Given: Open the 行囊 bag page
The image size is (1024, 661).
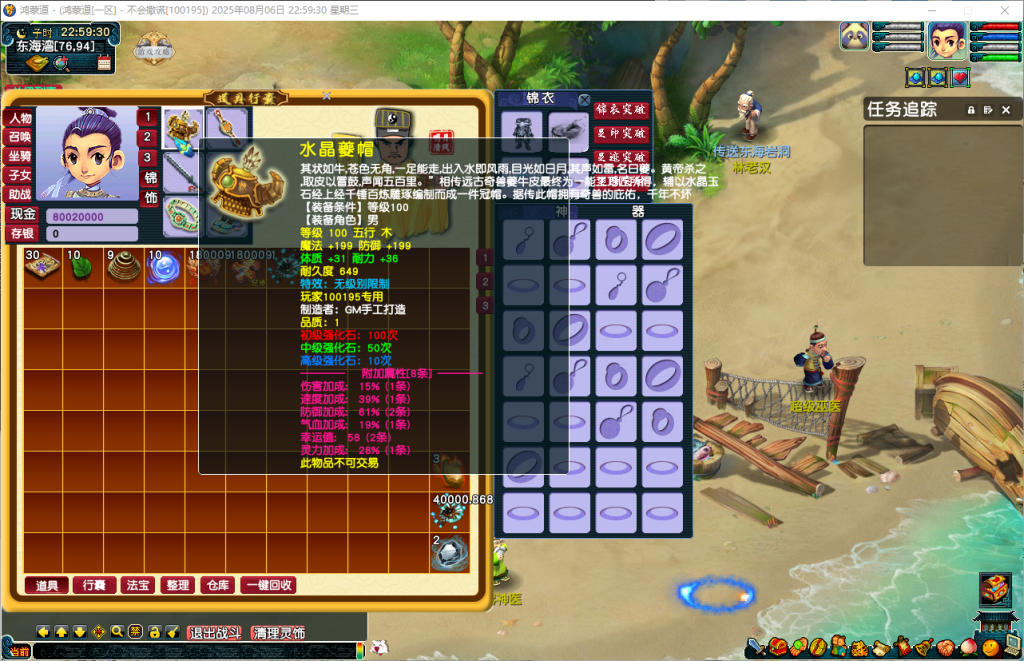Looking at the screenshot, I should (94, 585).
